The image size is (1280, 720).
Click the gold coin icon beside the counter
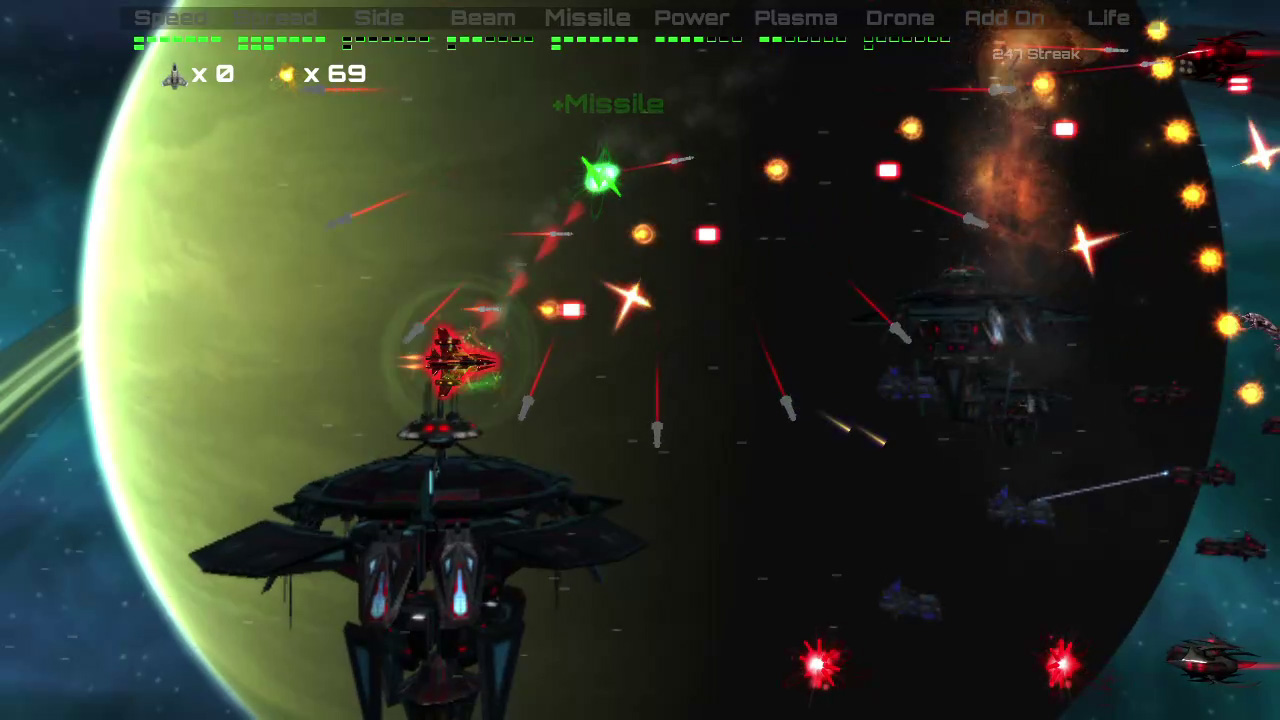[x=286, y=74]
